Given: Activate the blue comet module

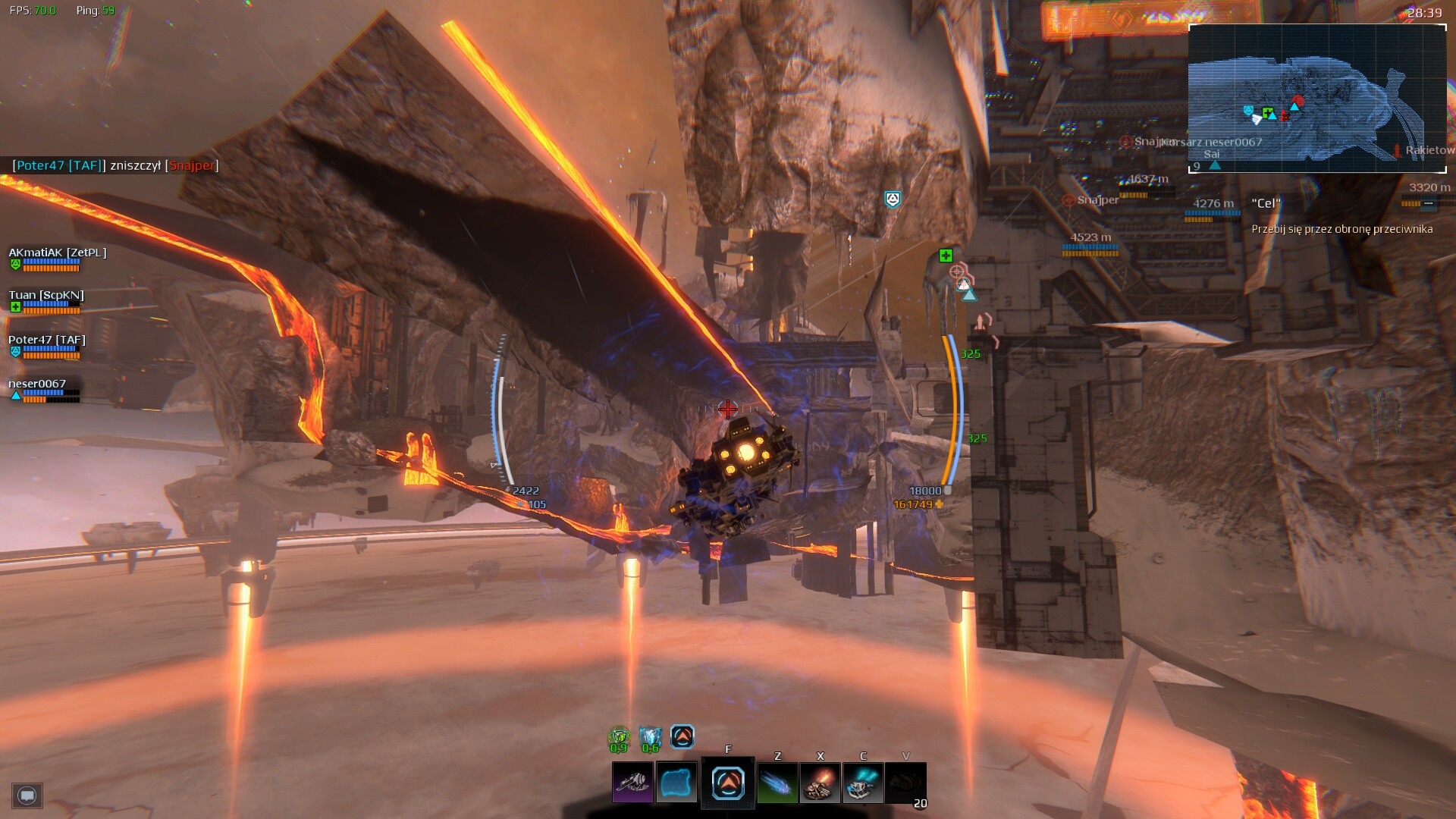Looking at the screenshot, I should tap(777, 783).
